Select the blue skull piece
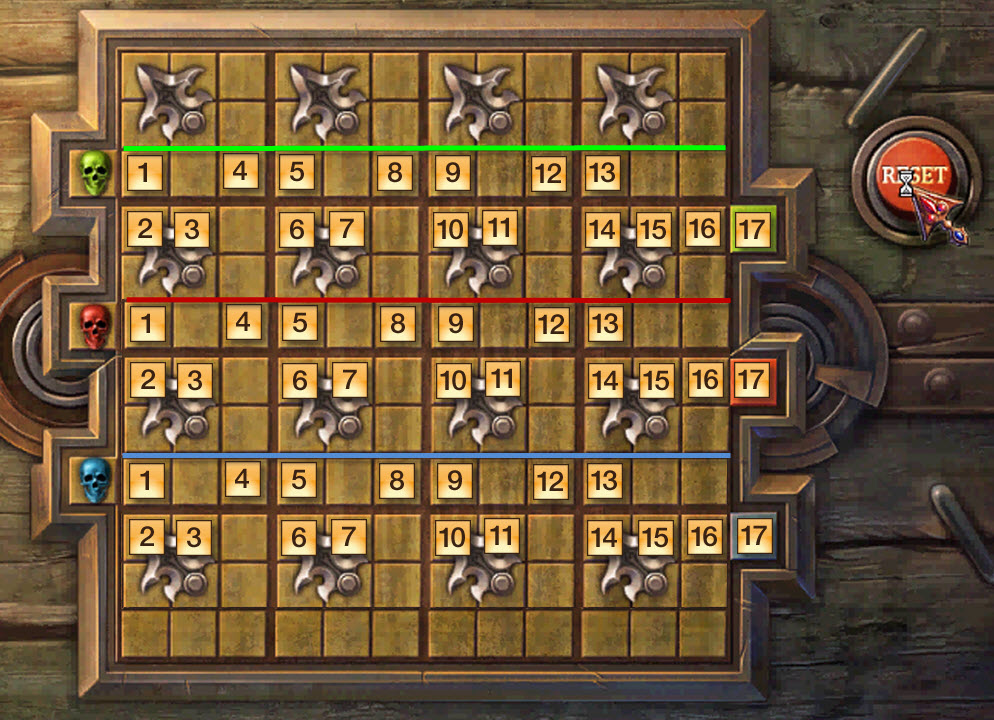This screenshot has width=994, height=720. [95, 481]
